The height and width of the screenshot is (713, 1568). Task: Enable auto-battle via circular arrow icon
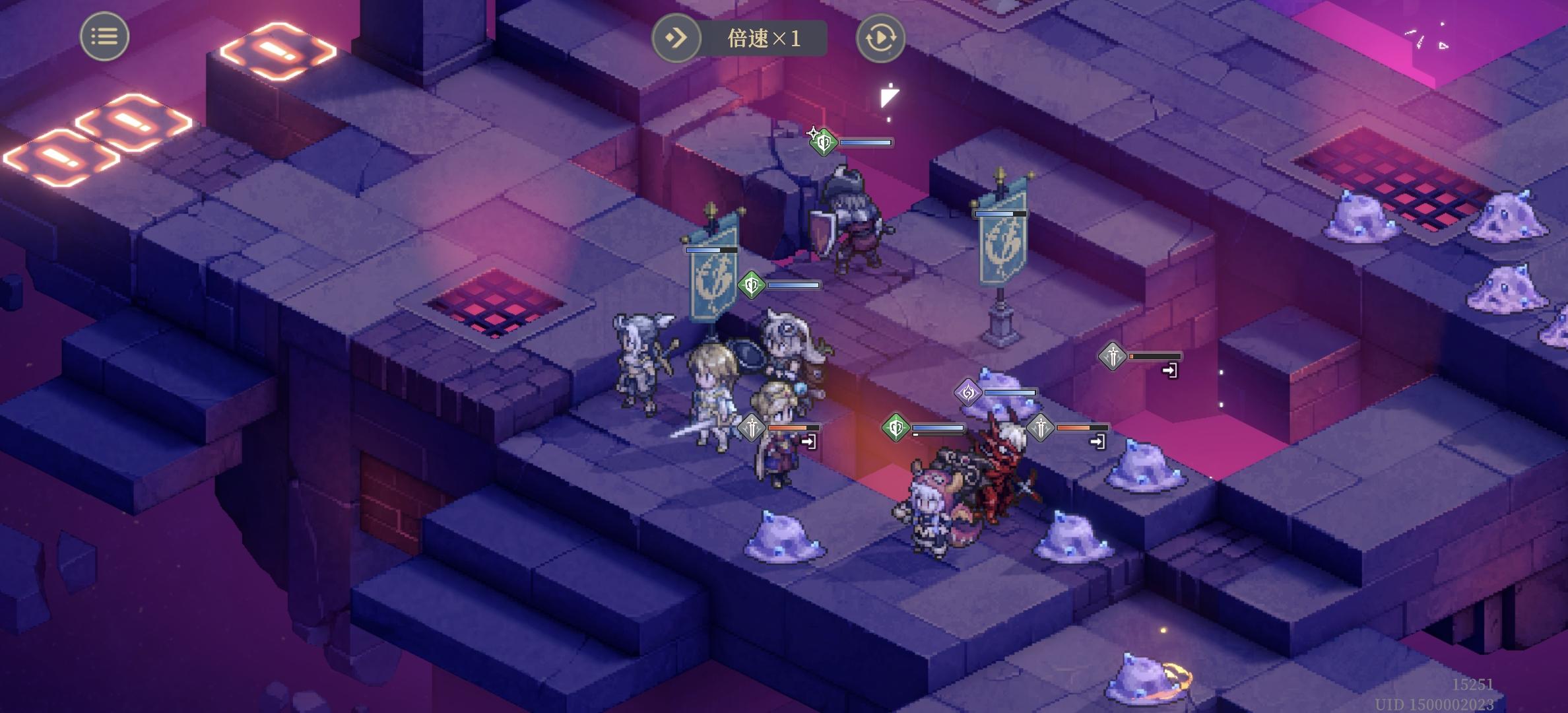[880, 38]
